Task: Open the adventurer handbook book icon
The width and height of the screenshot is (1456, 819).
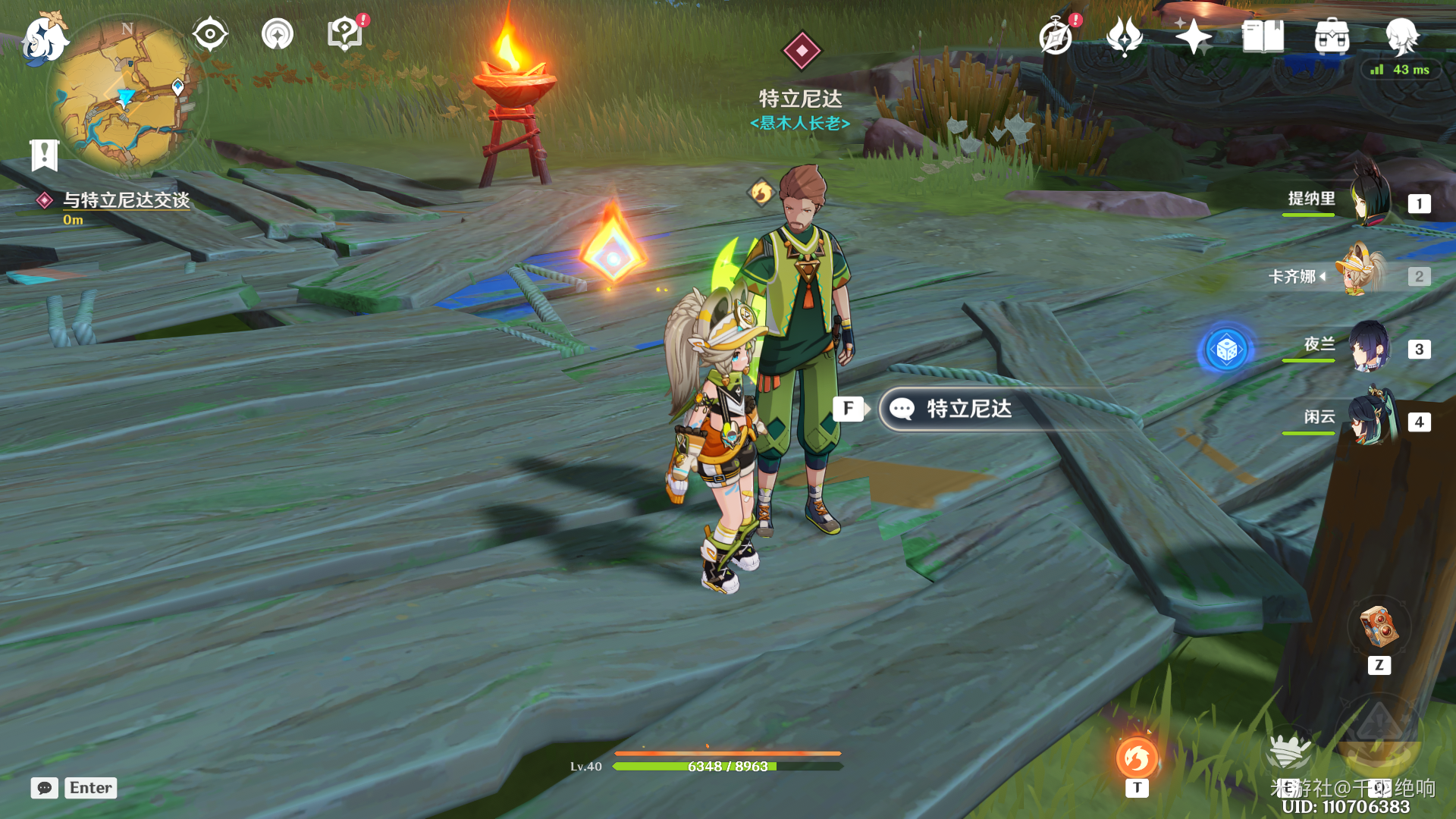Action: [1263, 36]
